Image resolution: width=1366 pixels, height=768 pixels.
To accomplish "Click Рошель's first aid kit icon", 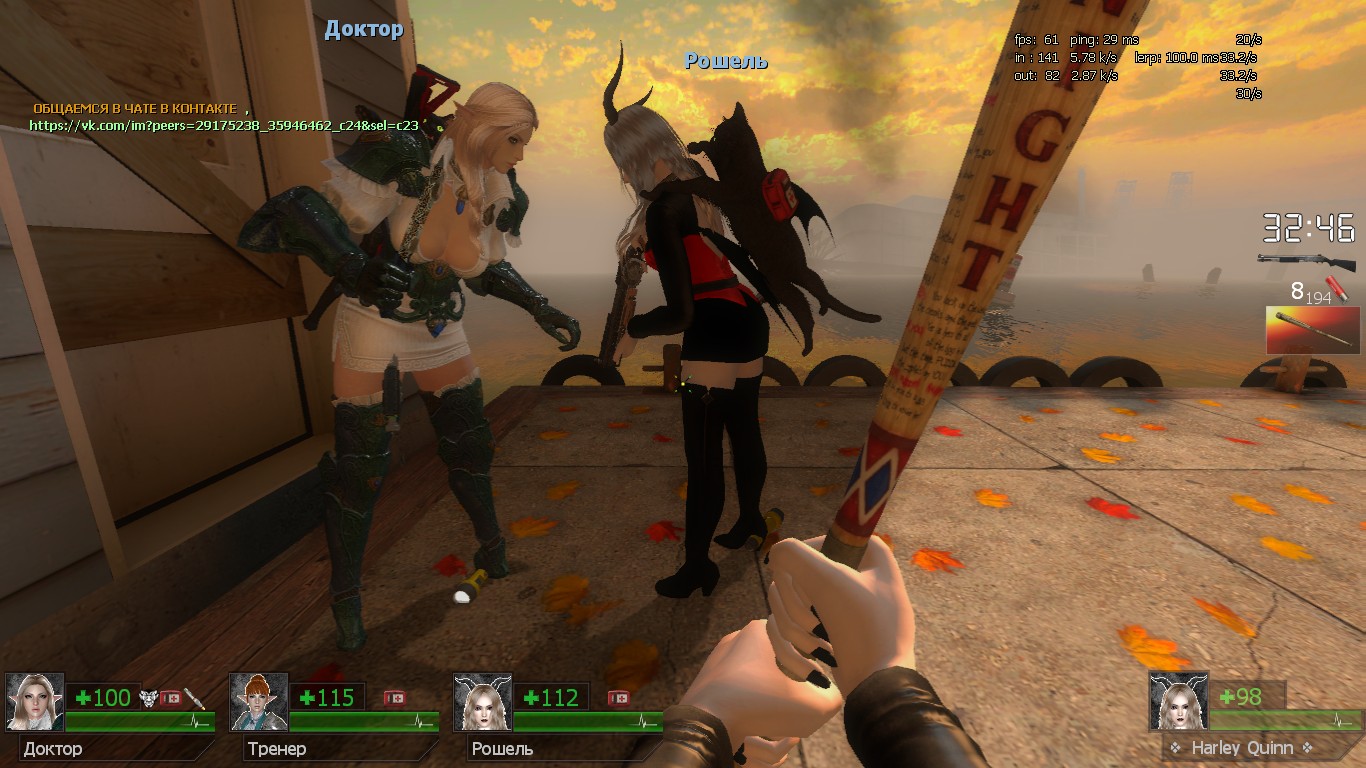I will click(619, 698).
